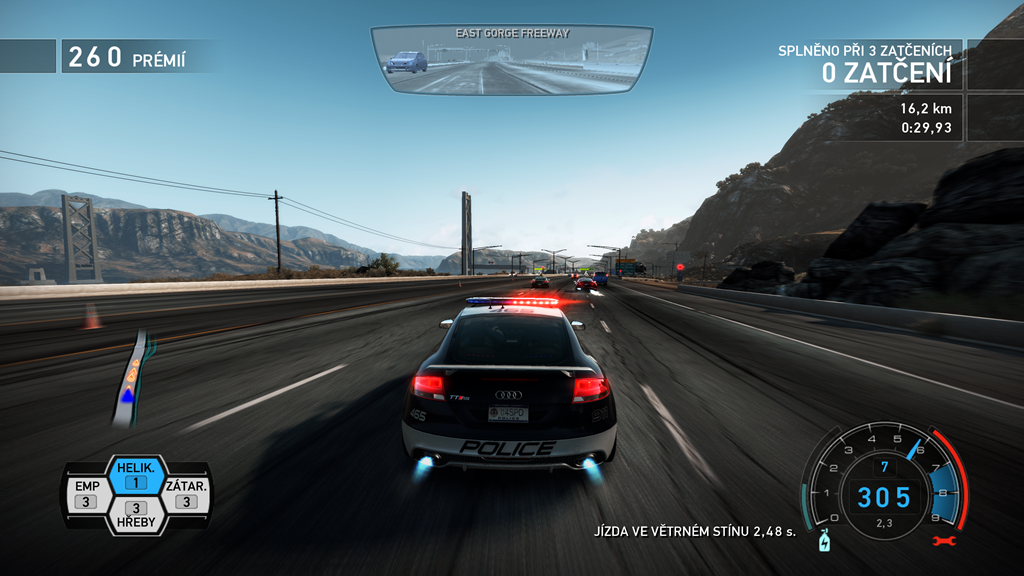This screenshot has height=576, width=1024.
Task: Call in the HELIK. helicopter ability
Action: 135,476
